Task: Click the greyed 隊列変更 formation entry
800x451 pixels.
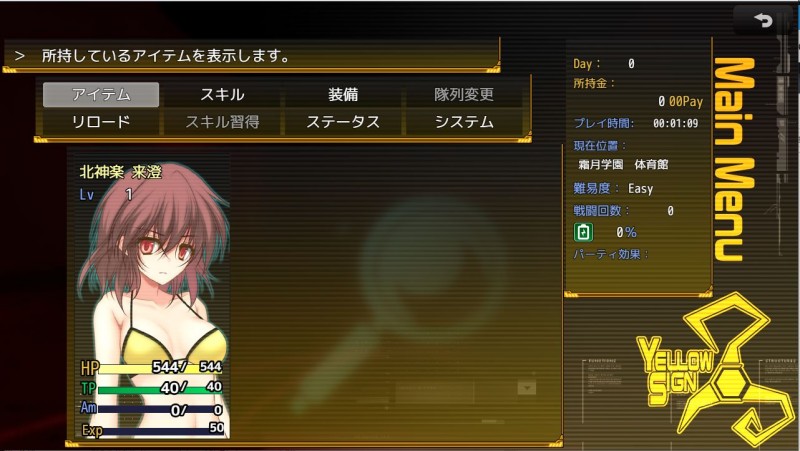Action: pyautogui.click(x=464, y=95)
